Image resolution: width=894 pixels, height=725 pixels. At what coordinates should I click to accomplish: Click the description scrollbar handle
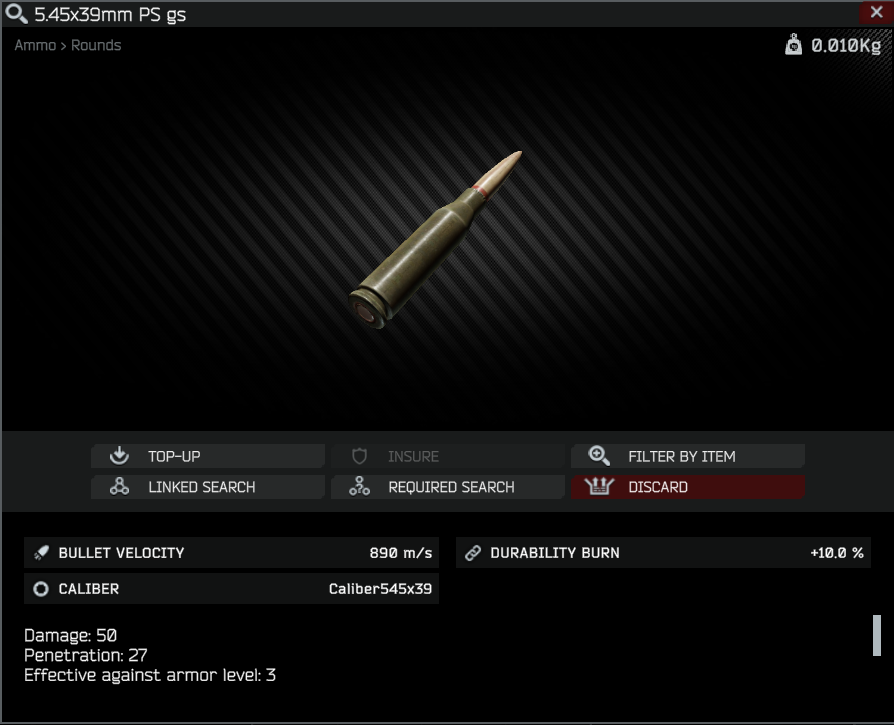[877, 635]
